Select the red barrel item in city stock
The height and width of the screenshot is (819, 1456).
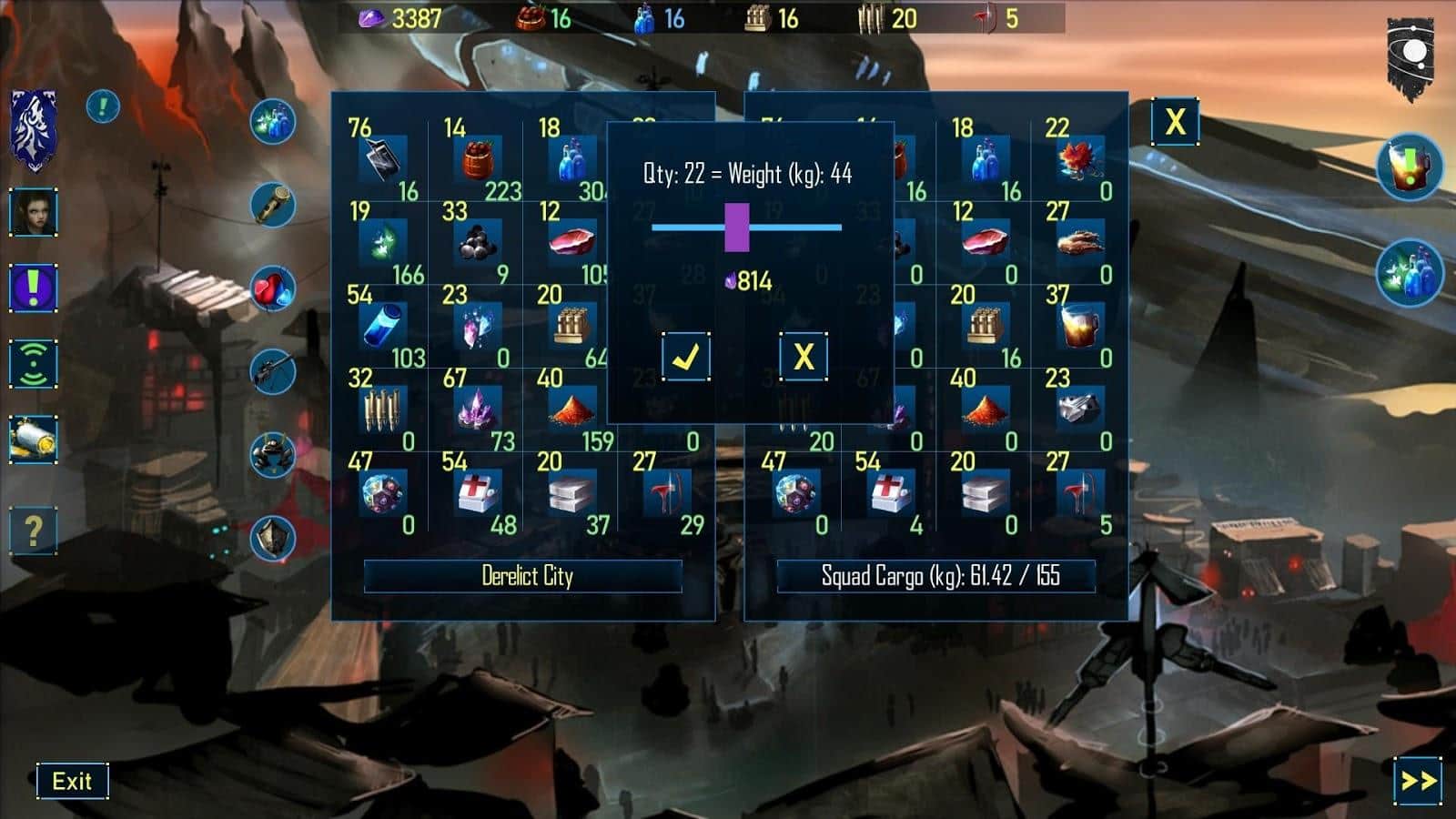pos(478,161)
